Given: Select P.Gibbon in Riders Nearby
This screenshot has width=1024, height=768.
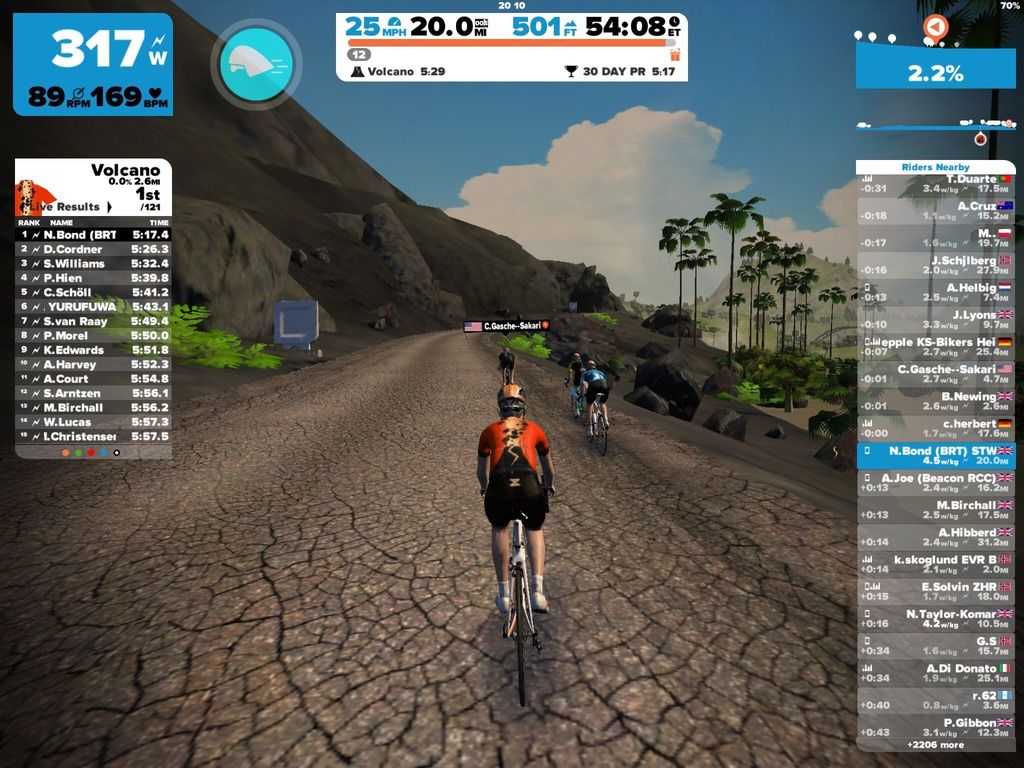Looking at the screenshot, I should coord(935,727).
